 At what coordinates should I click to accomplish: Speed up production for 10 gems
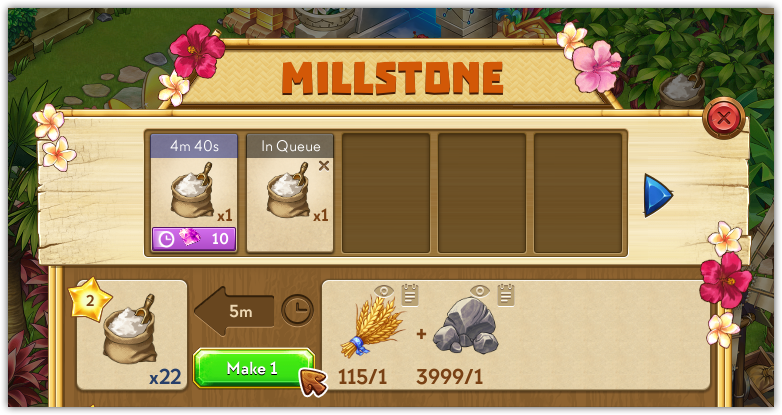(x=194, y=238)
